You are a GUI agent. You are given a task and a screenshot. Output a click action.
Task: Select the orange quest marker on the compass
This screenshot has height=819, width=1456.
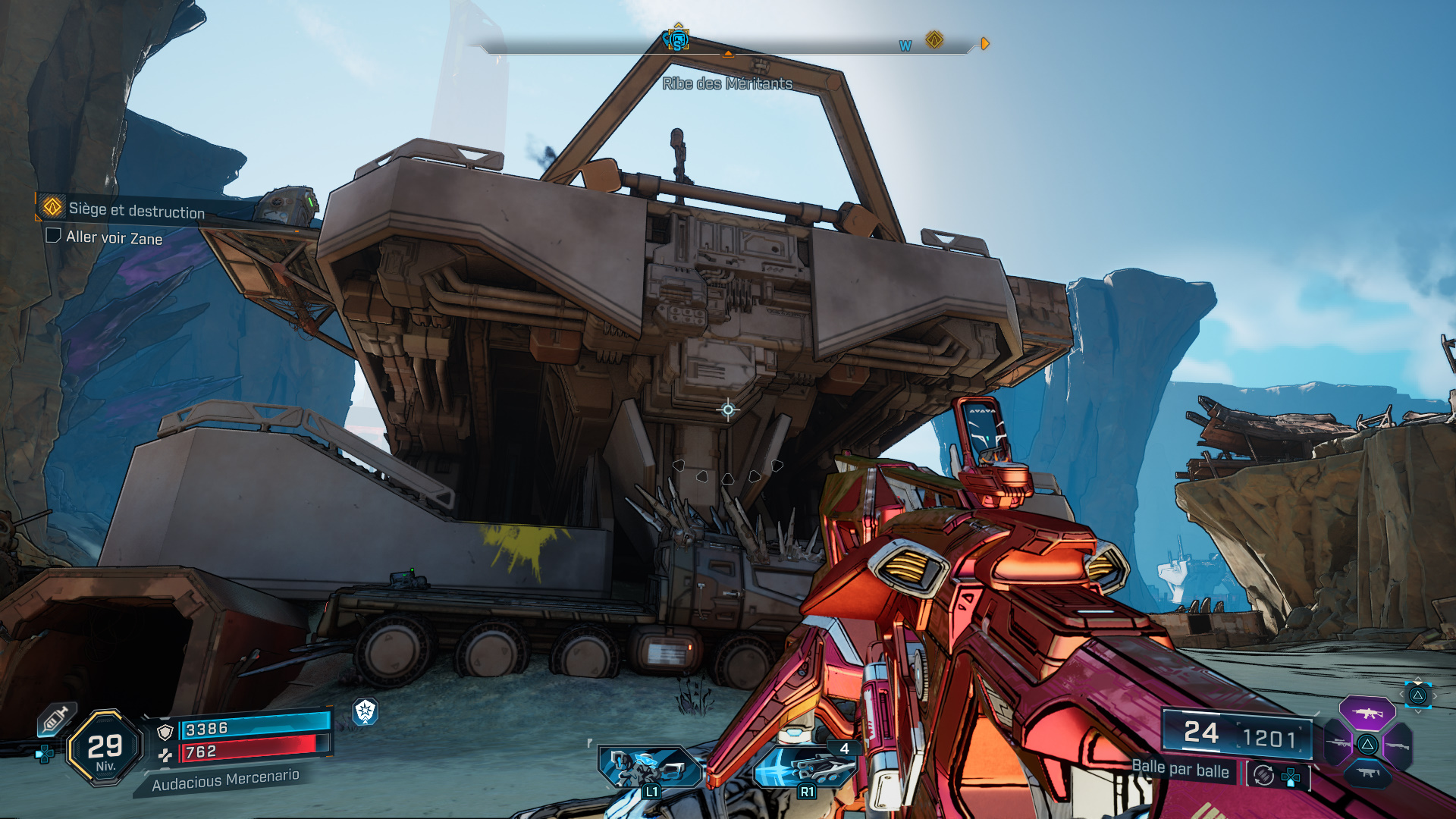click(x=934, y=39)
